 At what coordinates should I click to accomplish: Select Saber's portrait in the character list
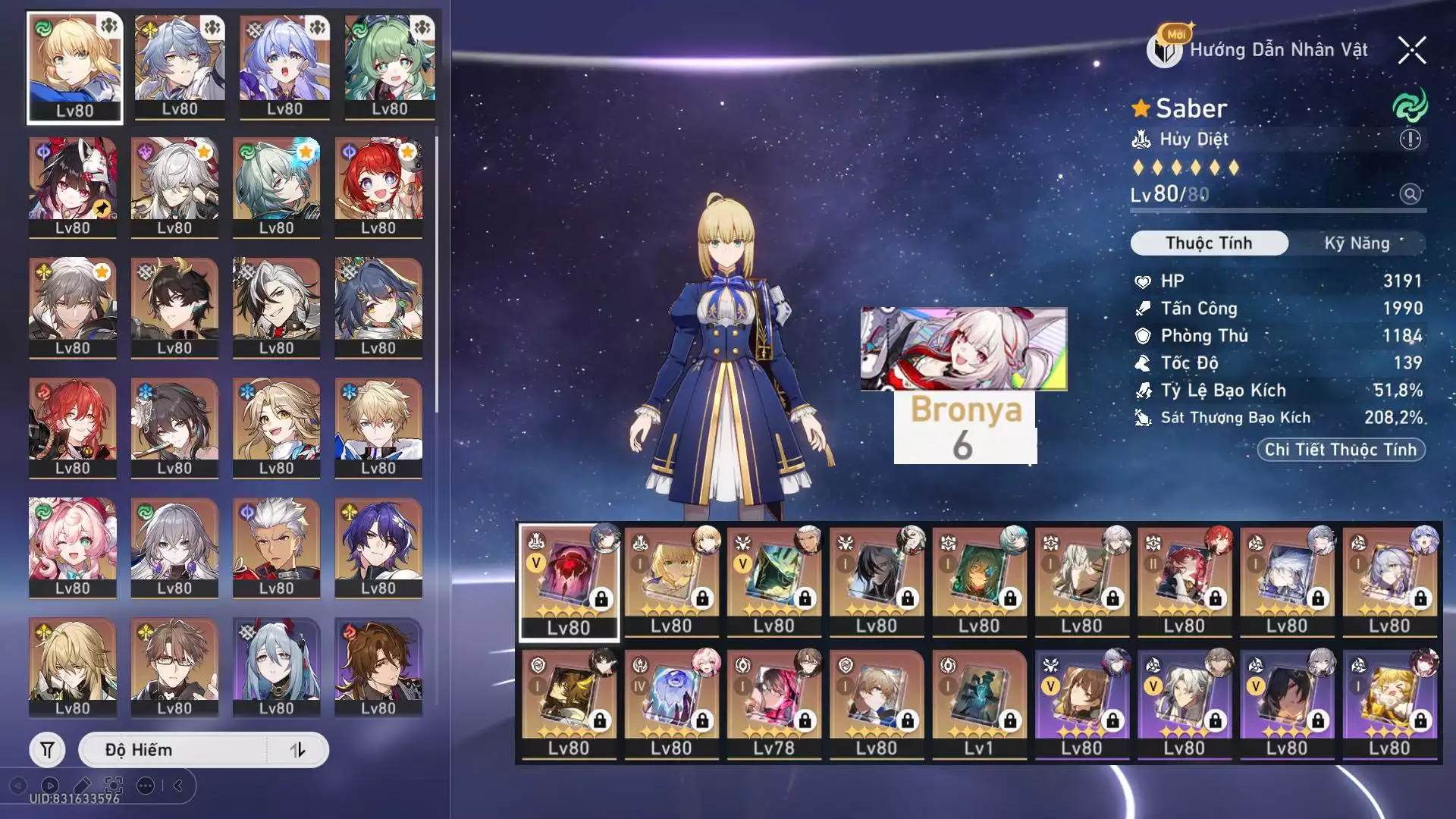74,67
